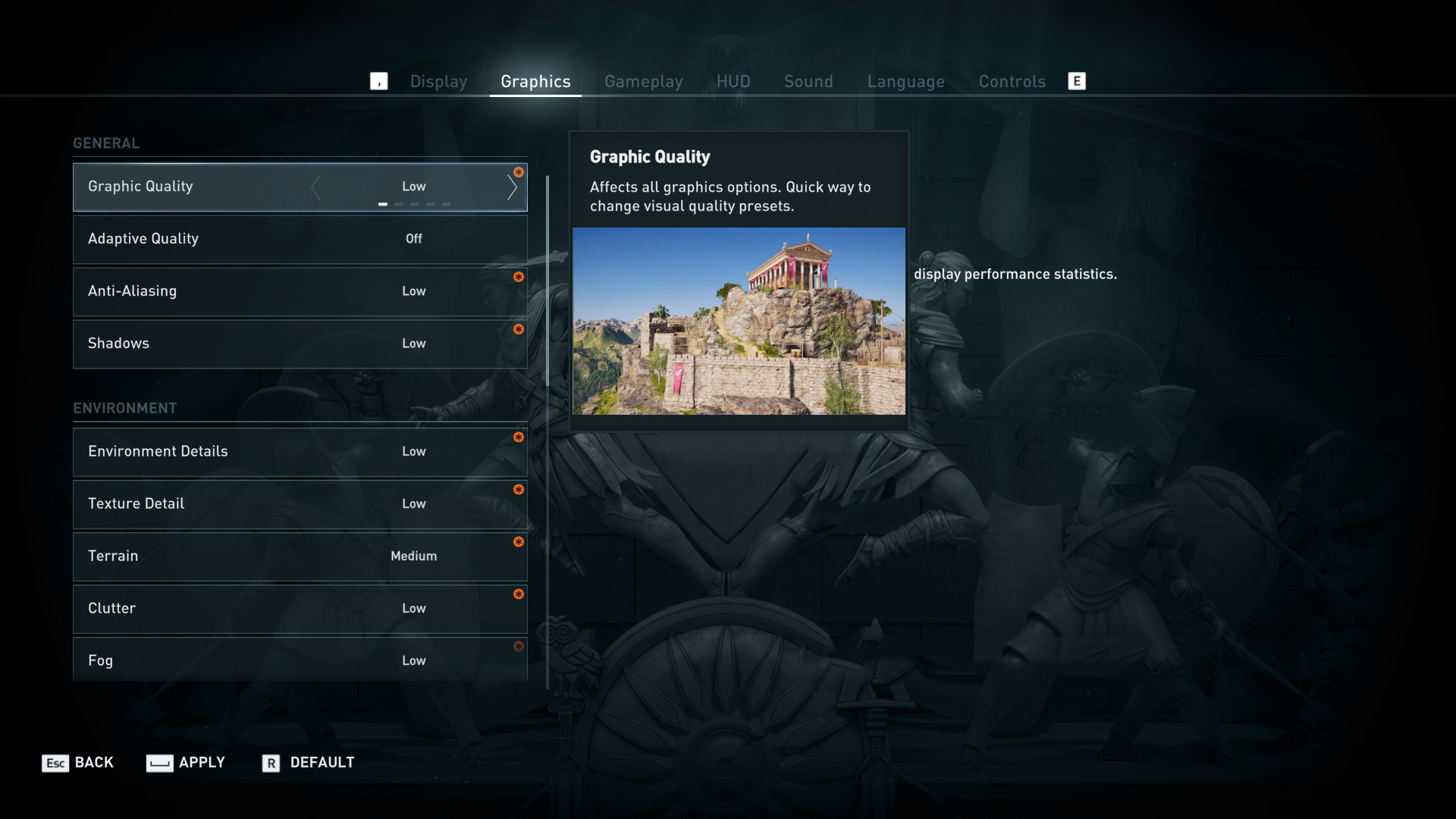This screenshot has height=819, width=1456.
Task: Click the Graphic Quality preview image
Action: [x=739, y=321]
